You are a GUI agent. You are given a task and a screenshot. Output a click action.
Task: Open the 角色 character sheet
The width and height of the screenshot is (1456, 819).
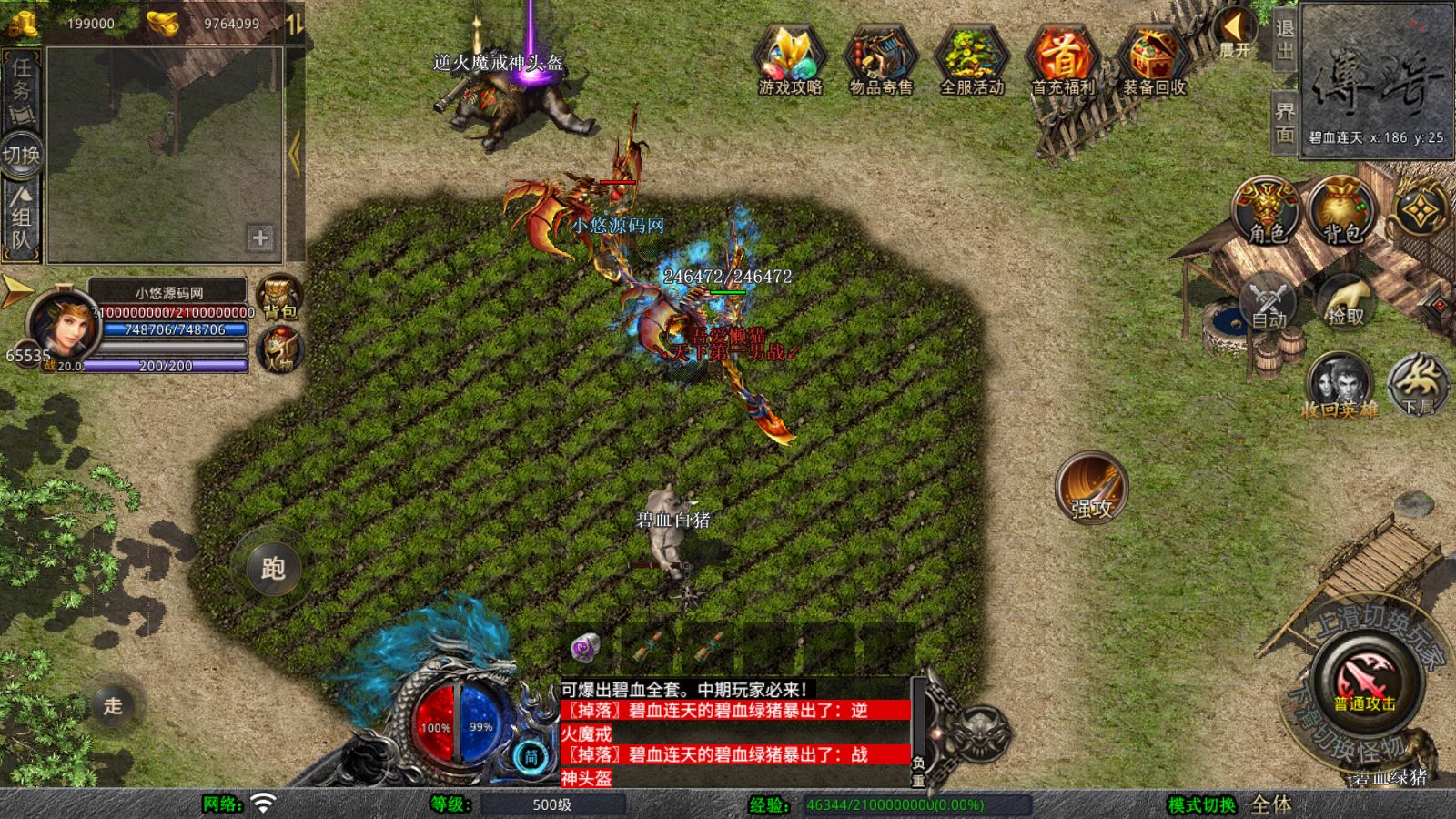1266,211
